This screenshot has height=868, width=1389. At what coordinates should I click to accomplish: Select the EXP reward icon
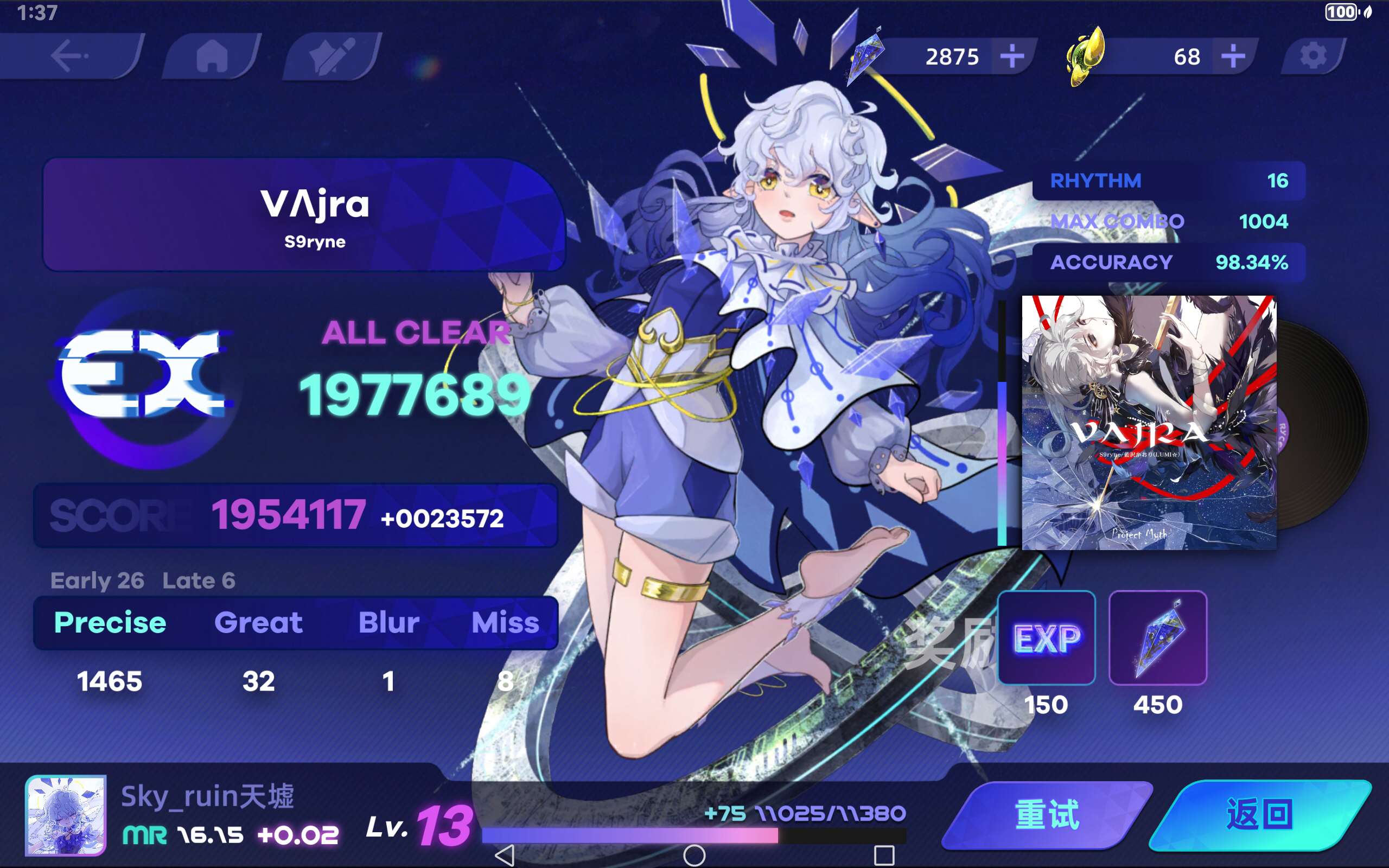point(1046,639)
